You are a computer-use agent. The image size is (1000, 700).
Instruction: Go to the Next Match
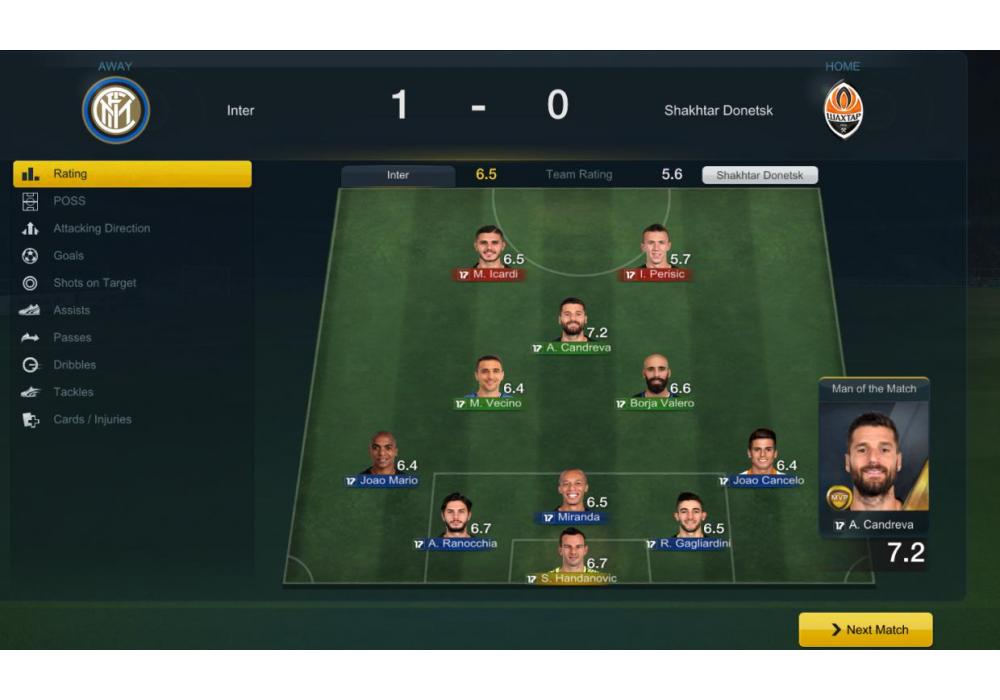coord(866,630)
